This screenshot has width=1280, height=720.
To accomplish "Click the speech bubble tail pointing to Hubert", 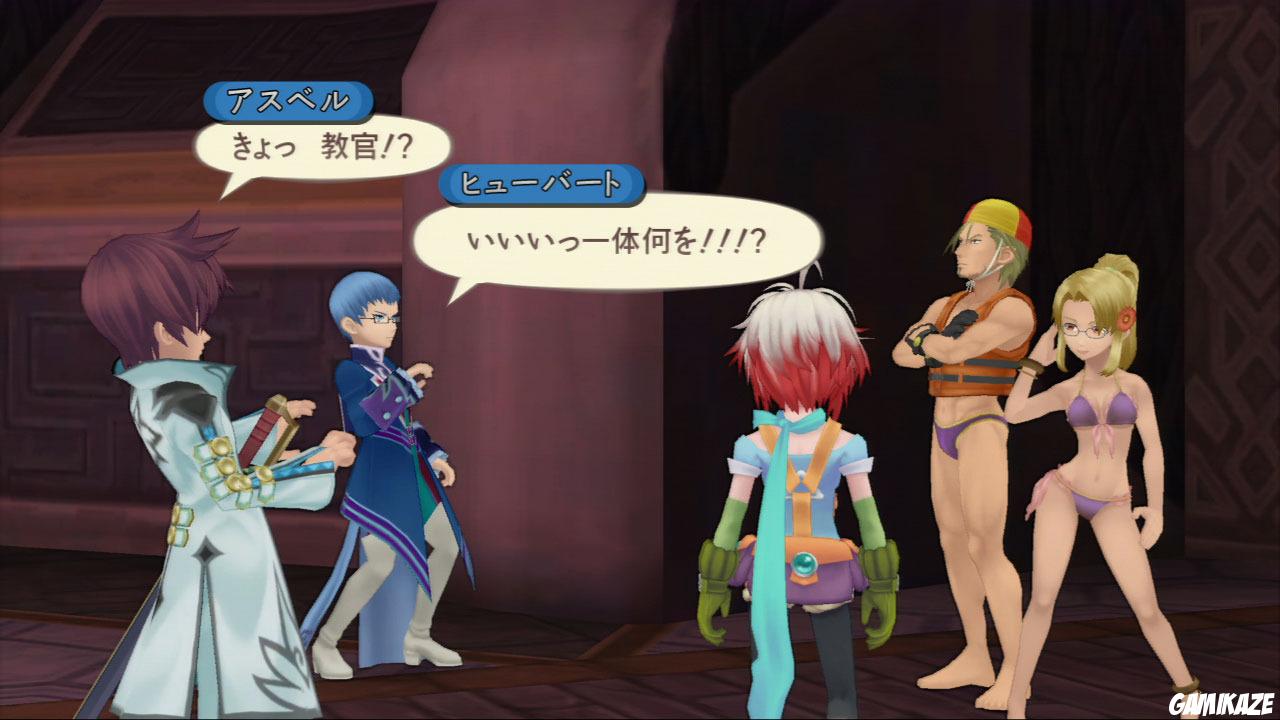I will [x=455, y=290].
